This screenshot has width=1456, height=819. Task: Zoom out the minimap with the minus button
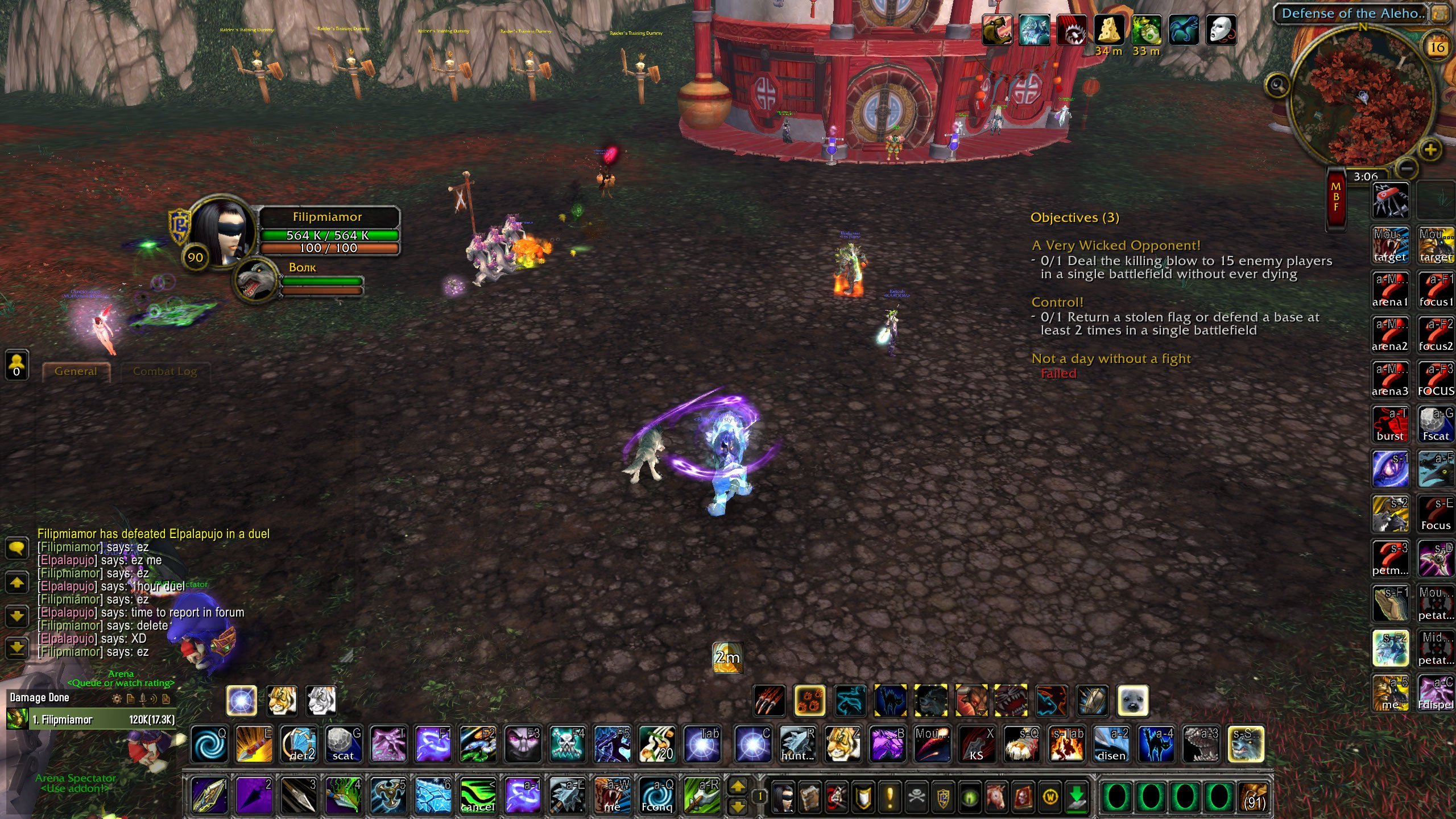(x=1406, y=169)
